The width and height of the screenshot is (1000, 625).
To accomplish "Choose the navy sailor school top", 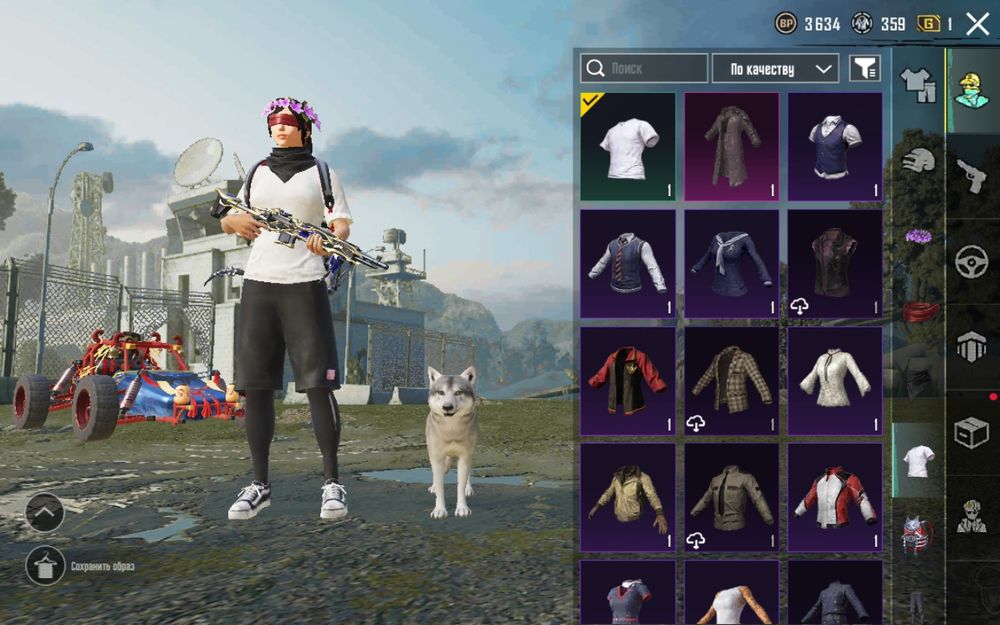I will 731,264.
